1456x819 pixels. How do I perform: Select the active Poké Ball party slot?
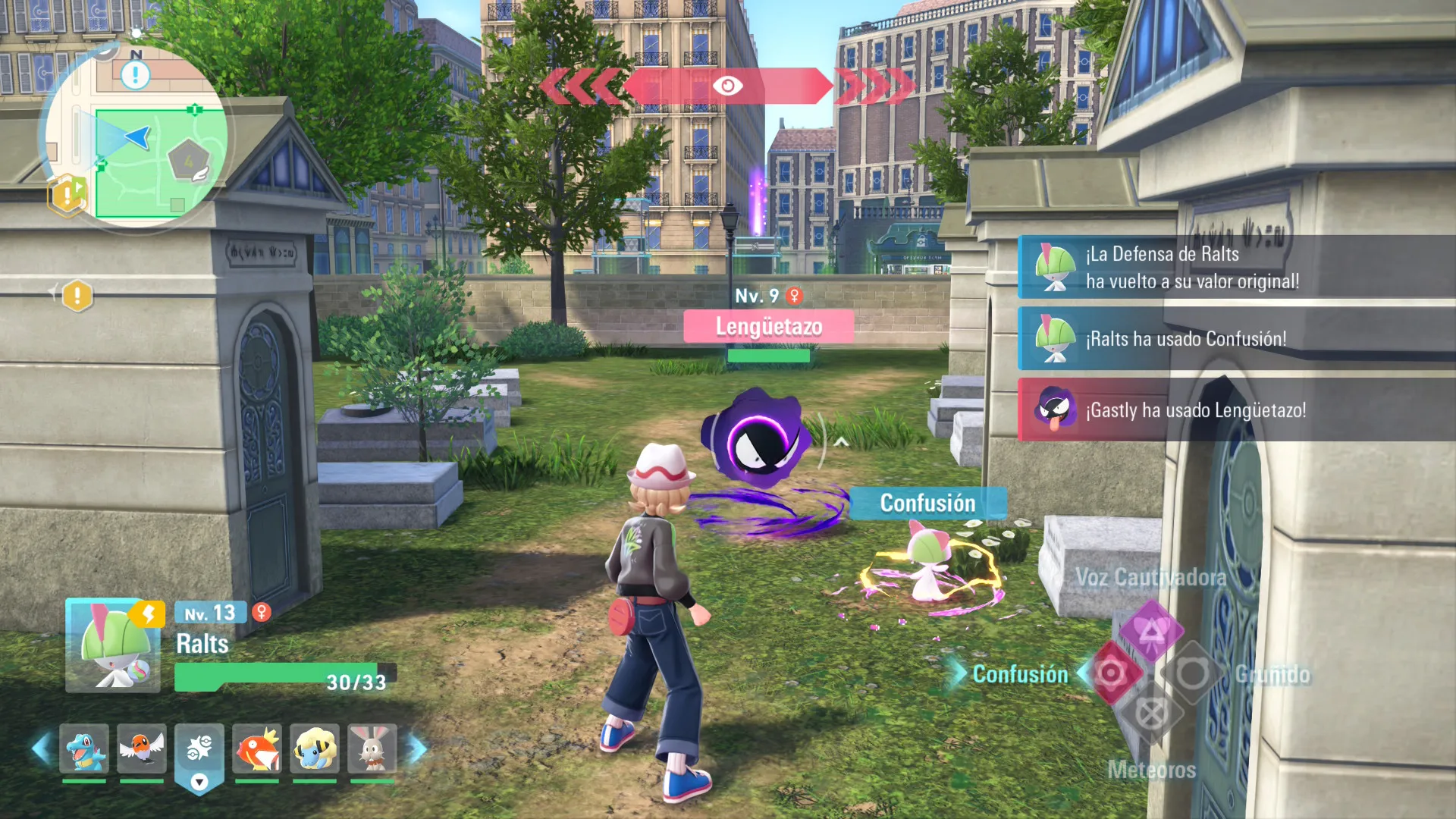click(199, 751)
